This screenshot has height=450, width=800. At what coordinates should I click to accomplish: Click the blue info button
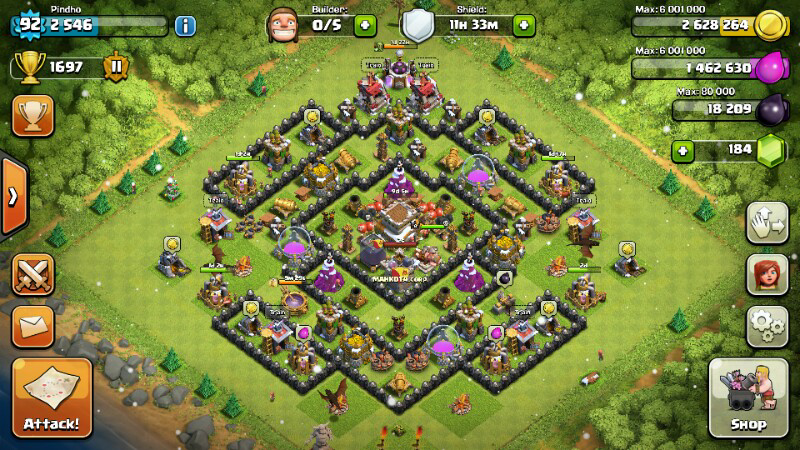click(185, 25)
